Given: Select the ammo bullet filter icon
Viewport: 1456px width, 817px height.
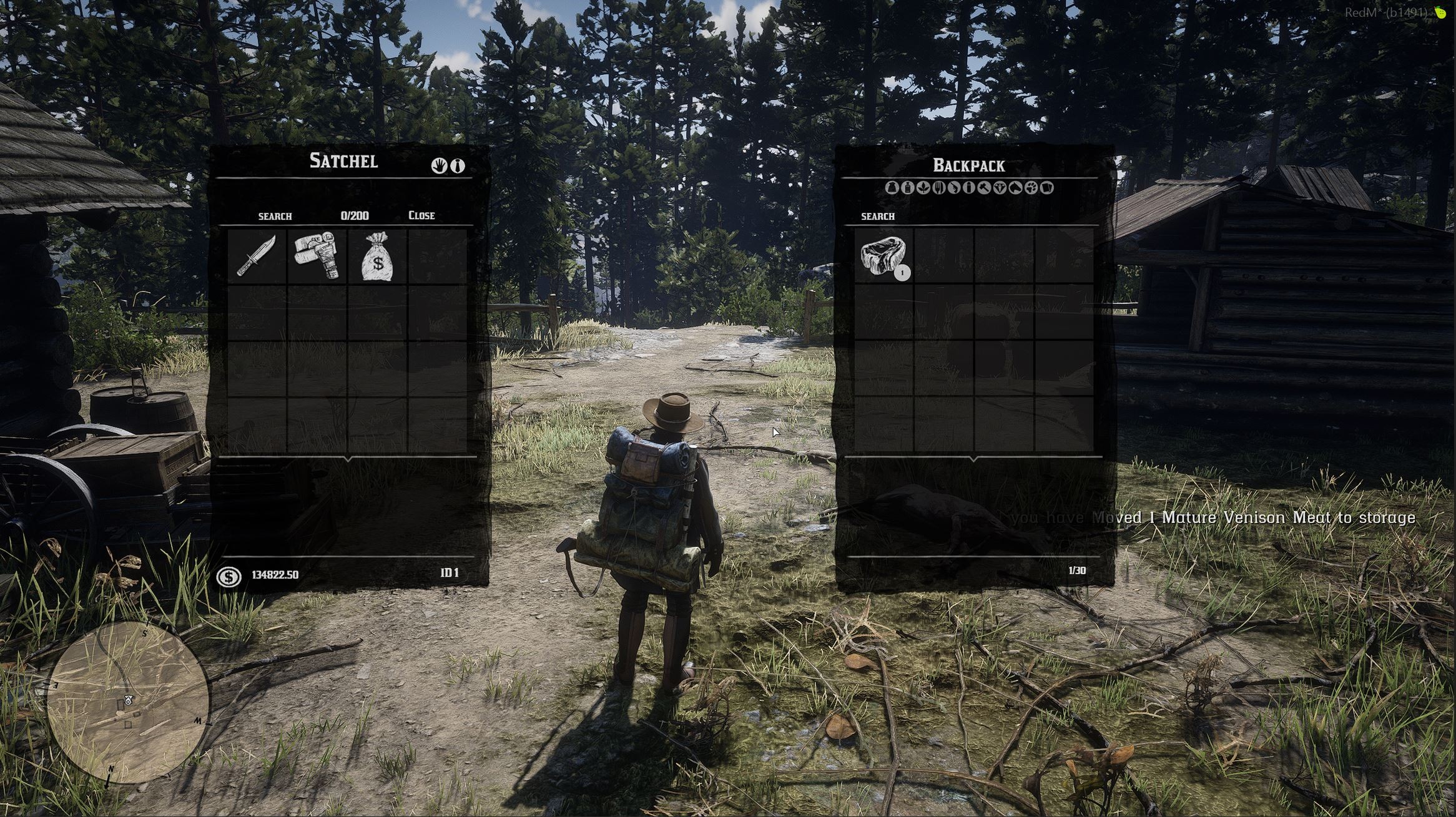Looking at the screenshot, I should pos(968,187).
